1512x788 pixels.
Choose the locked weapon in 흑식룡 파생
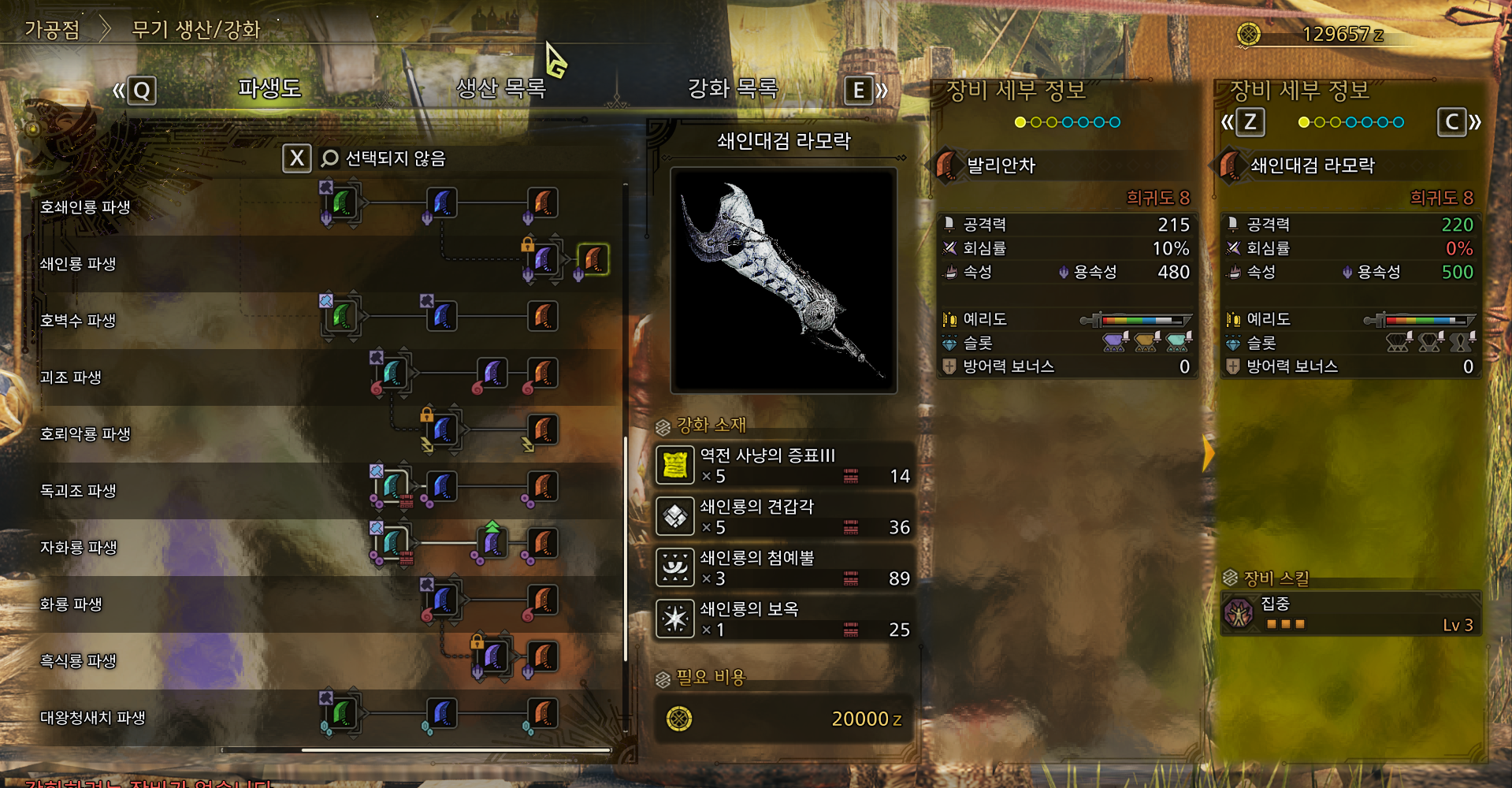(x=493, y=656)
